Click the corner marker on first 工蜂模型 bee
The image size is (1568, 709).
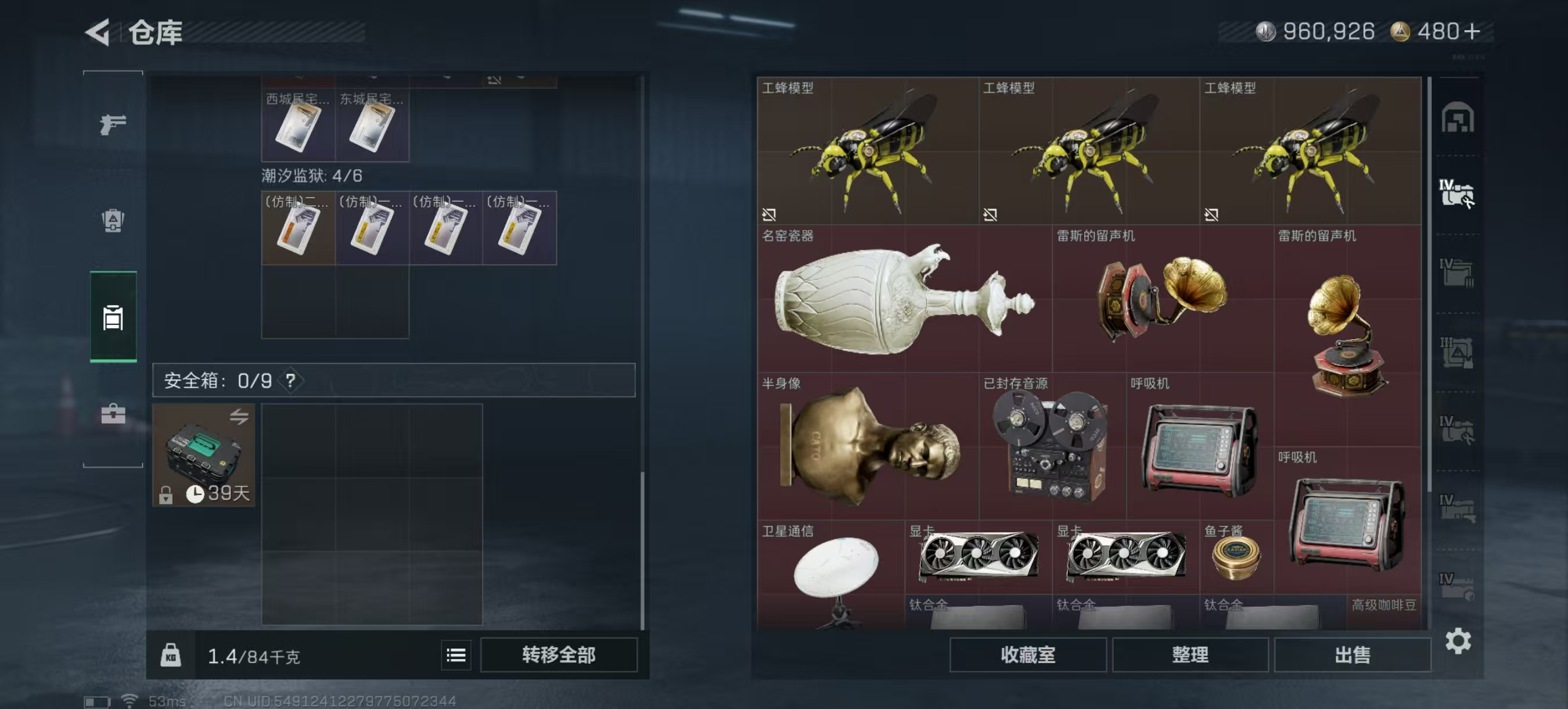(x=769, y=214)
